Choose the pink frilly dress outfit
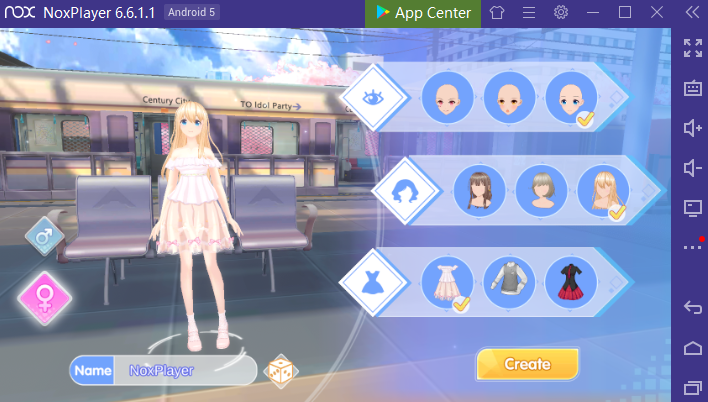 point(447,282)
